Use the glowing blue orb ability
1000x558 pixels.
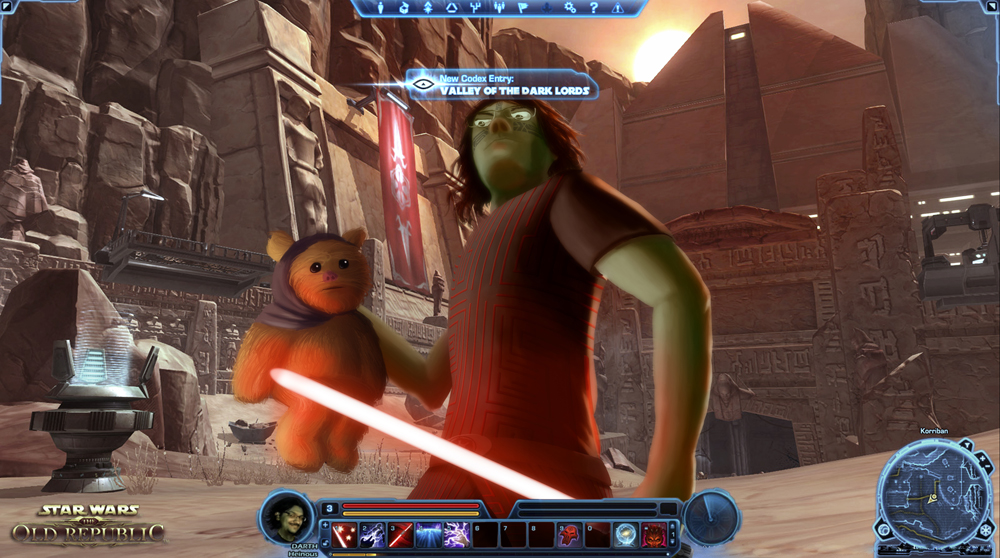626,534
